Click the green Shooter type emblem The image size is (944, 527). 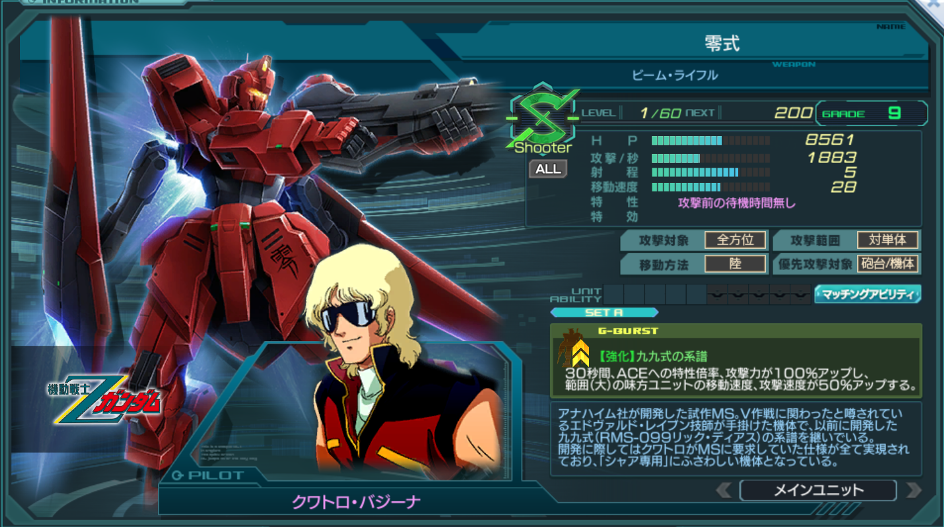coord(543,118)
